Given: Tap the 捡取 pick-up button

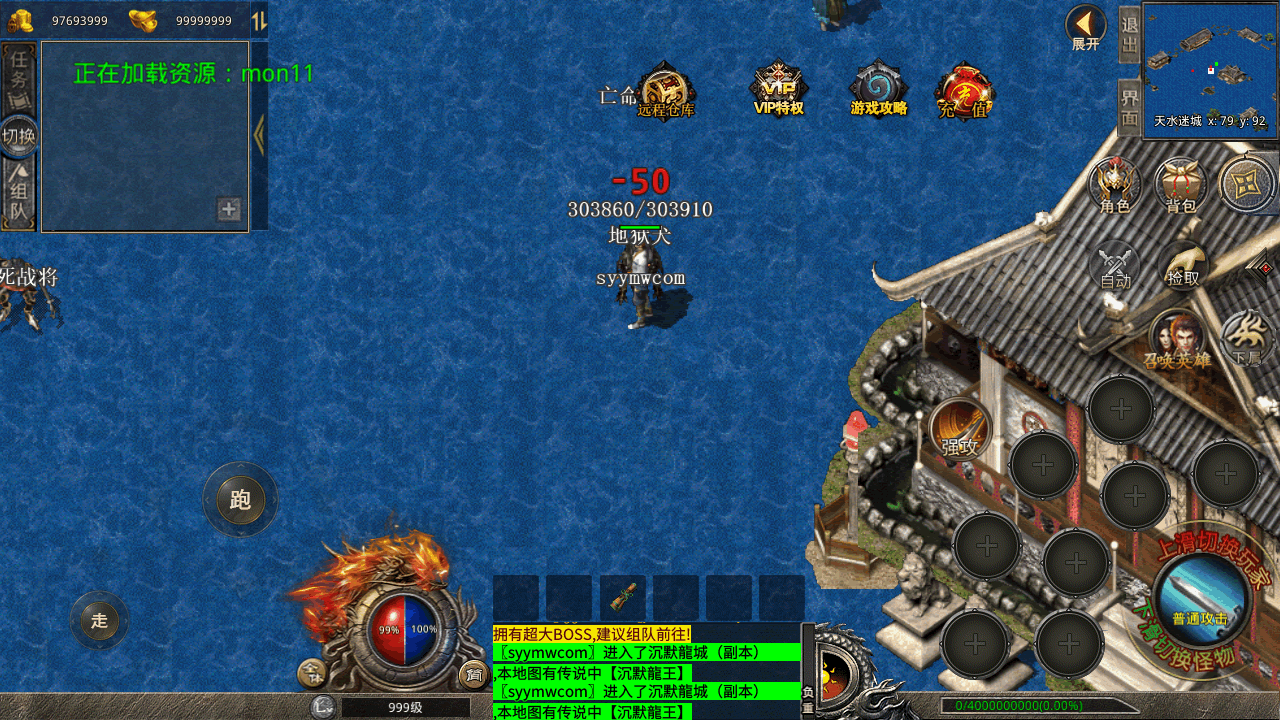Looking at the screenshot, I should point(1184,266).
